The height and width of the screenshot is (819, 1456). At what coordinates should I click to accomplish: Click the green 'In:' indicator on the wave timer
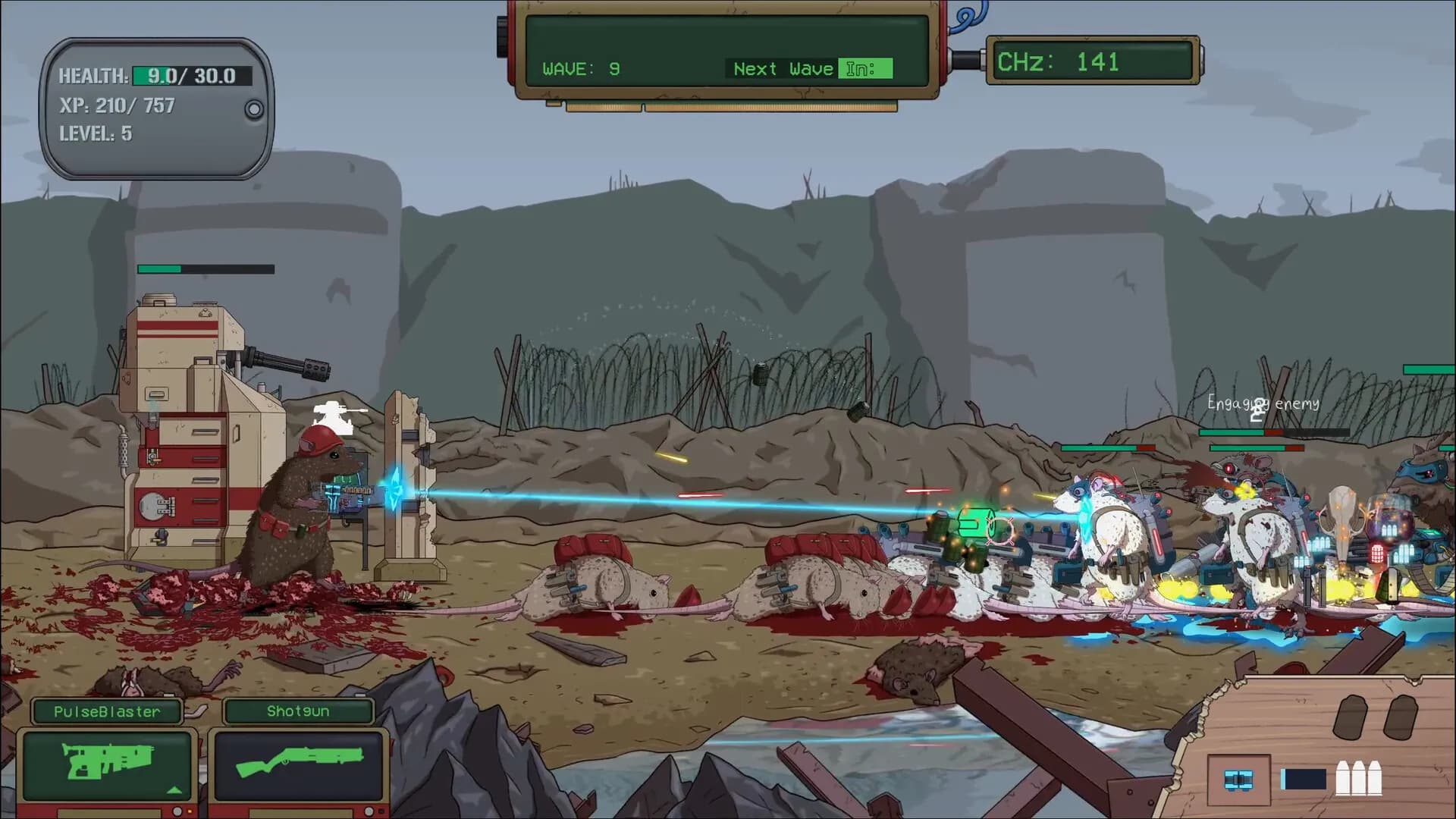tap(864, 68)
